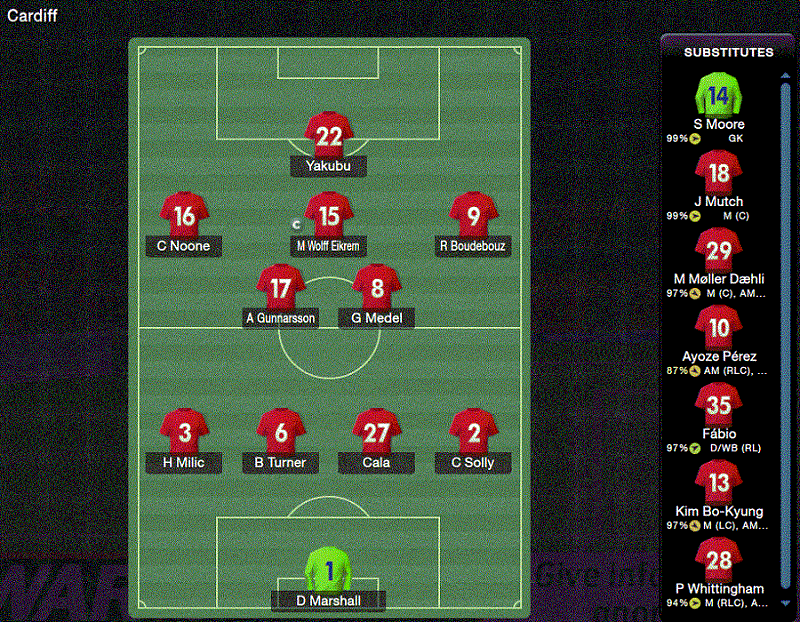The image size is (800, 622).
Task: Click the substitutes list scrollbar
Action: coord(785,300)
